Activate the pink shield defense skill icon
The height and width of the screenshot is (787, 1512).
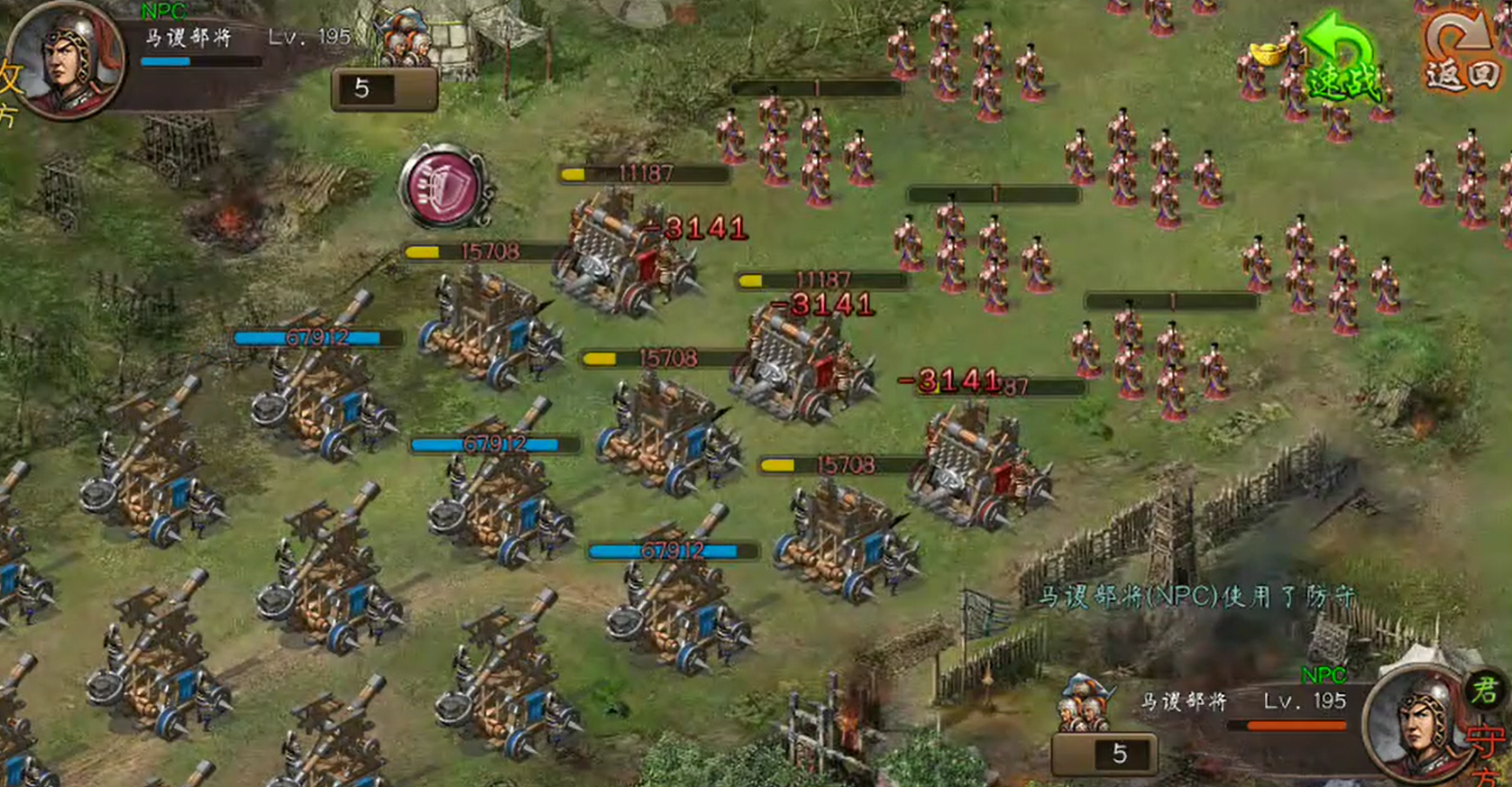coord(444,187)
